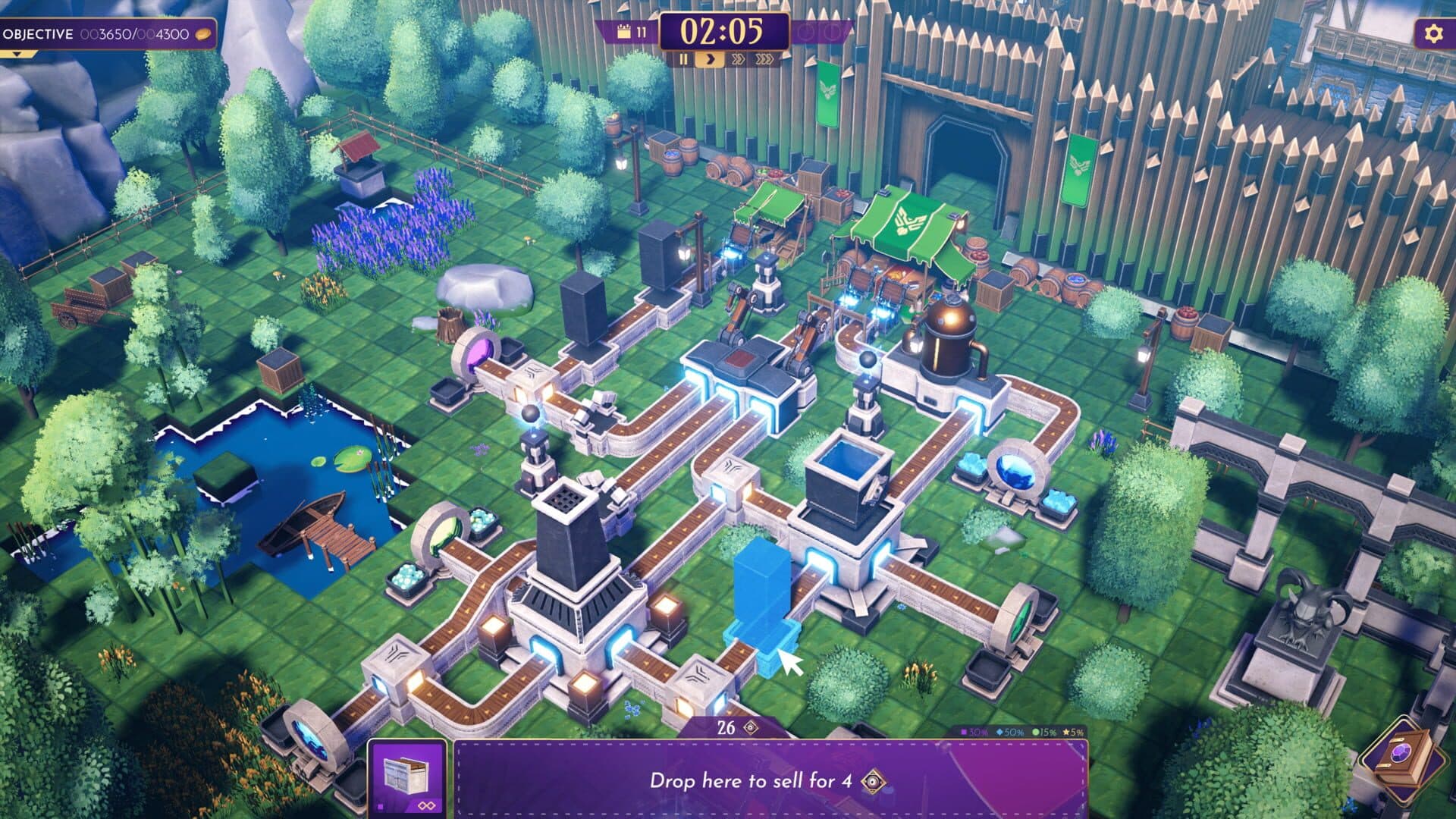Open the settings gear menu
Screen dimensions: 1456x819
(1432, 32)
